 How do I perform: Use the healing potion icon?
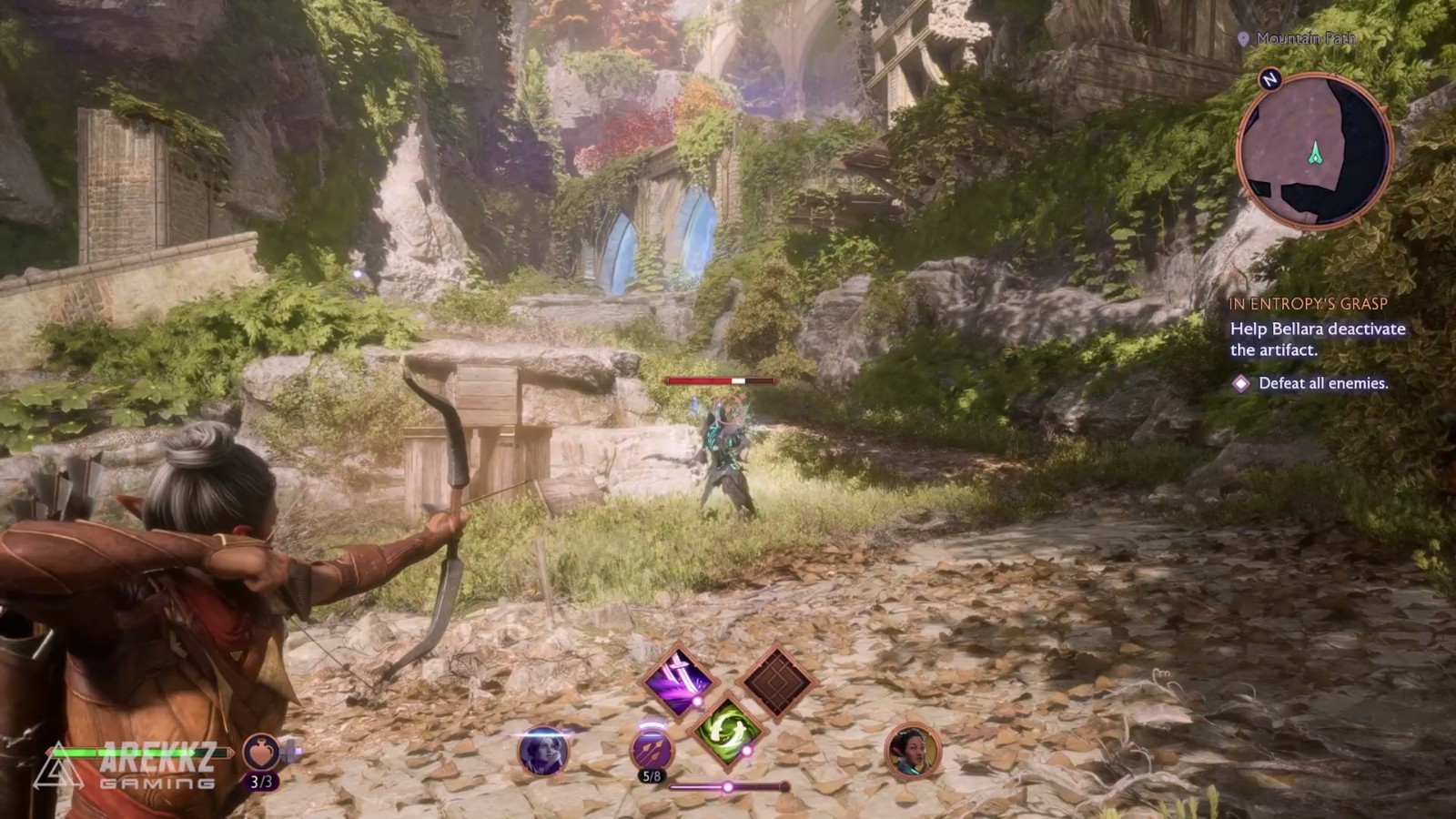261,753
